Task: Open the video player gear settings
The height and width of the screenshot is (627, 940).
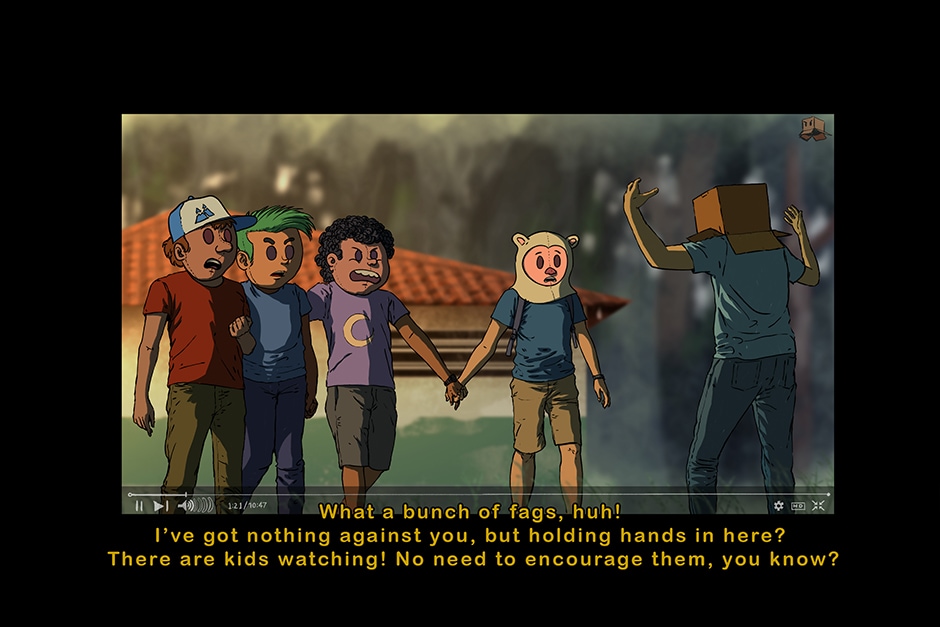Action: pos(779,506)
